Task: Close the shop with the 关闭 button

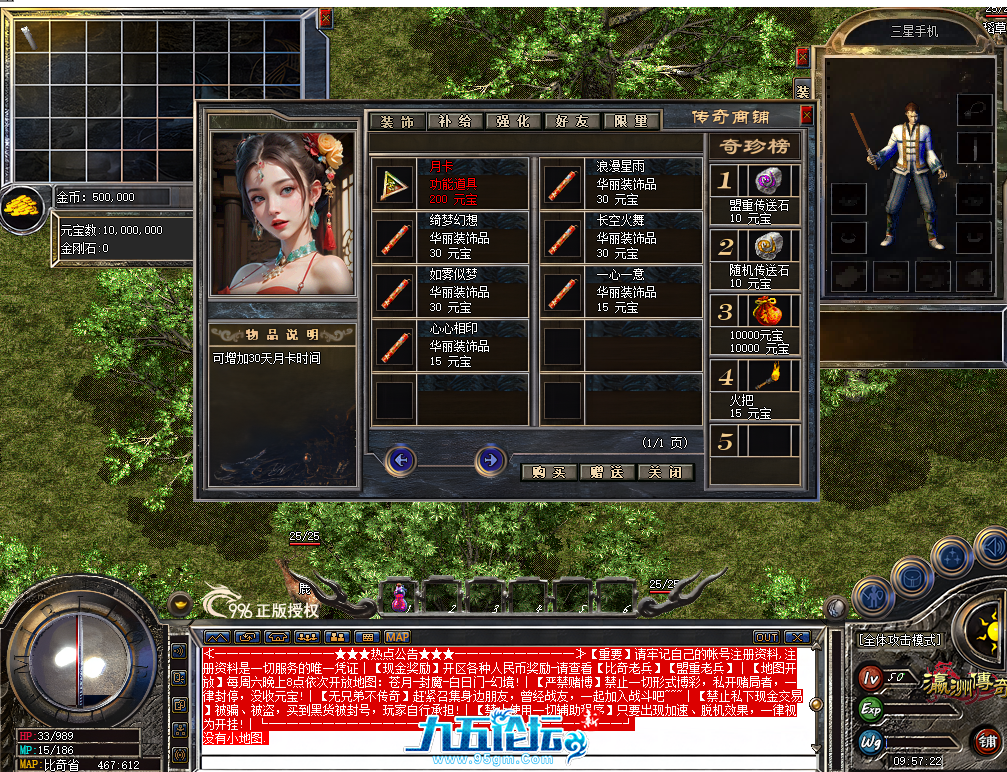Action: tap(665, 472)
